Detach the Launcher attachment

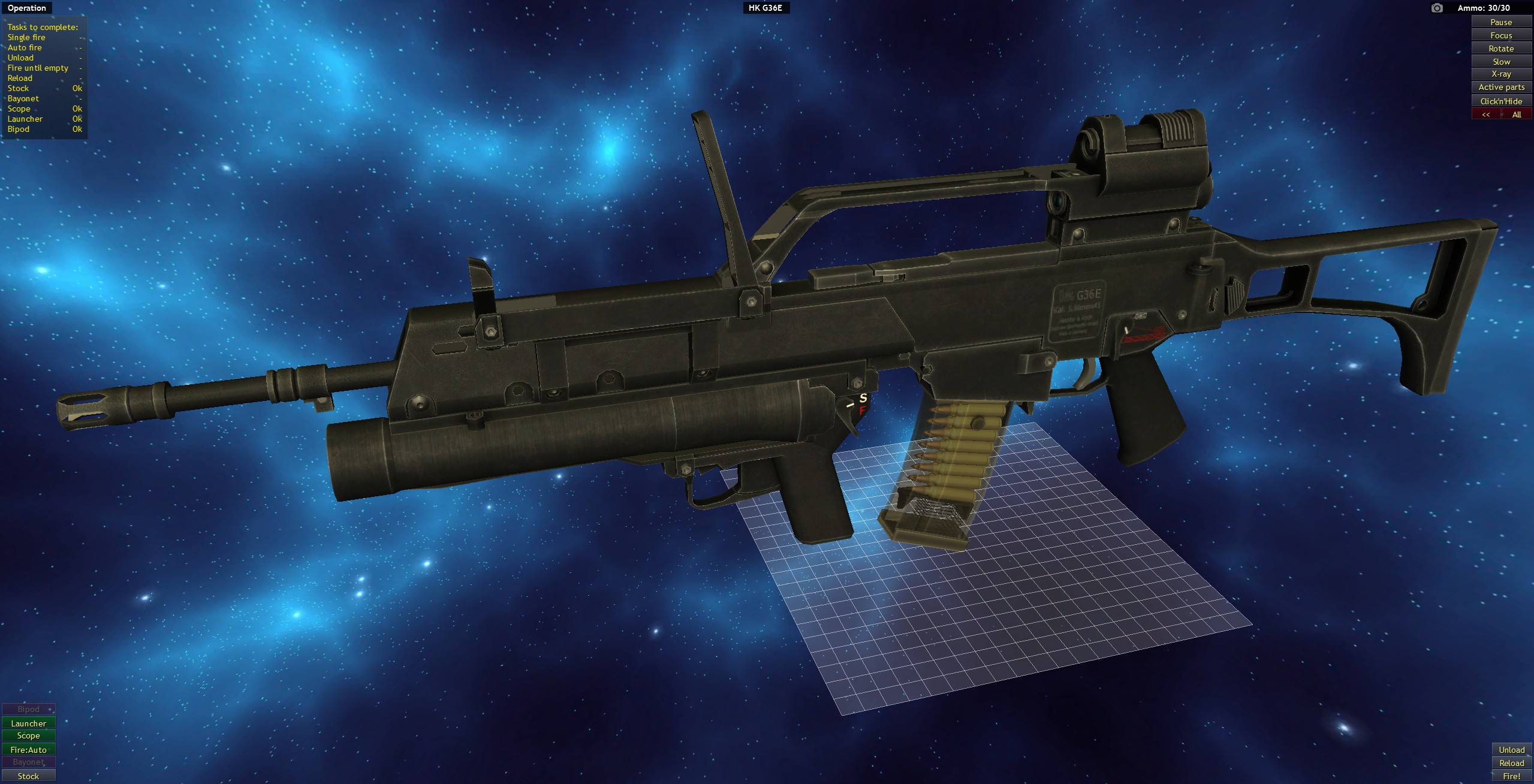coord(28,723)
